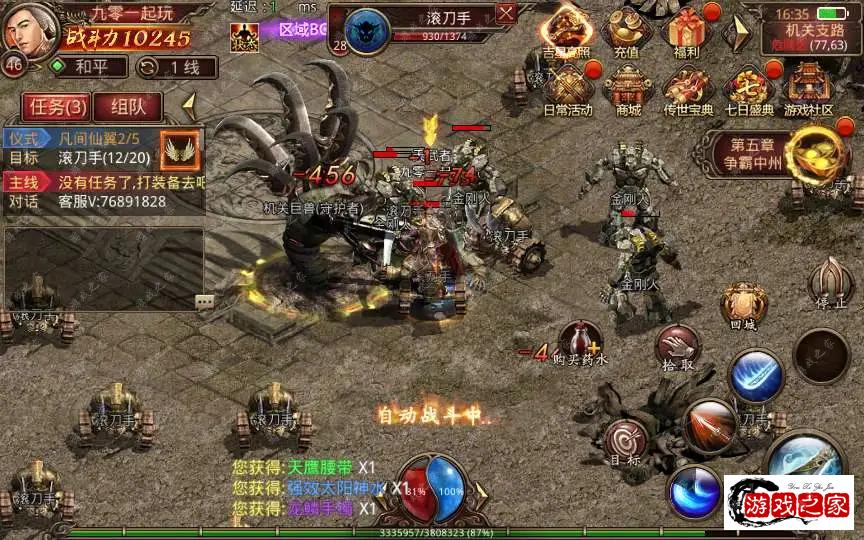This screenshot has width=864, height=540.
Task: Close the 滚刀手 target frame
Action: [x=506, y=14]
